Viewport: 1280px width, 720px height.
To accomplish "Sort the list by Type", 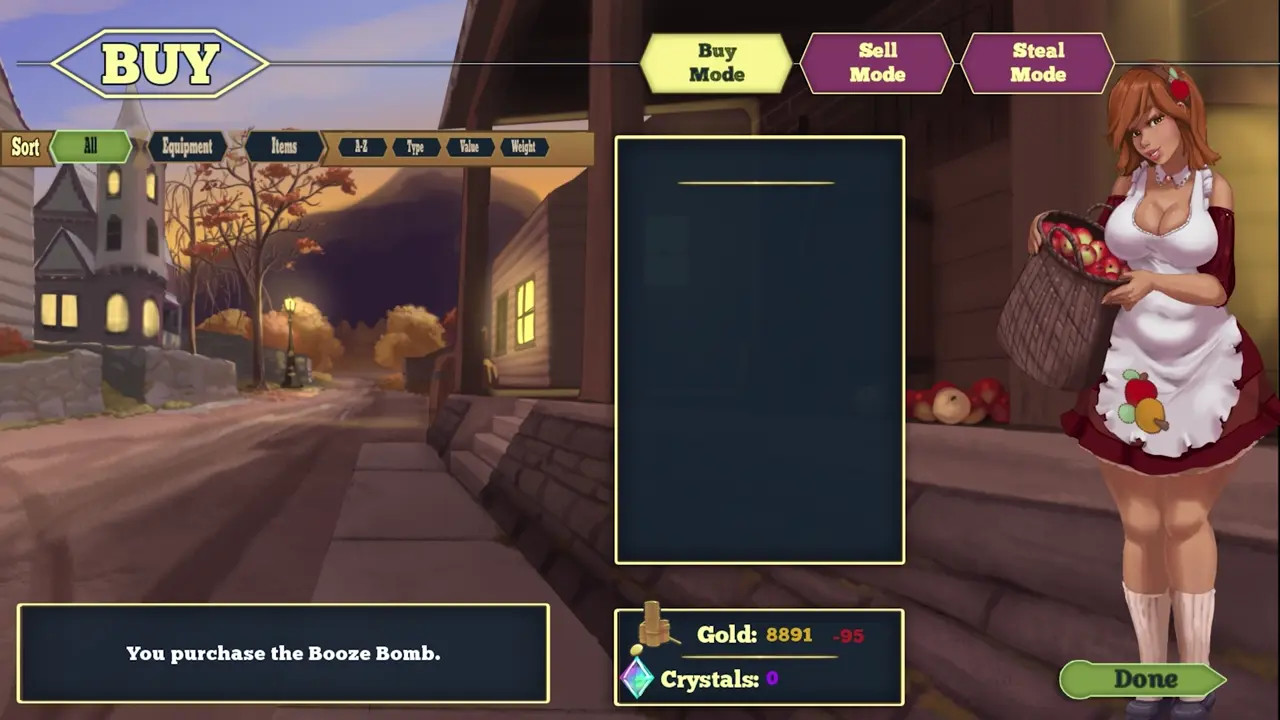I will (x=415, y=147).
